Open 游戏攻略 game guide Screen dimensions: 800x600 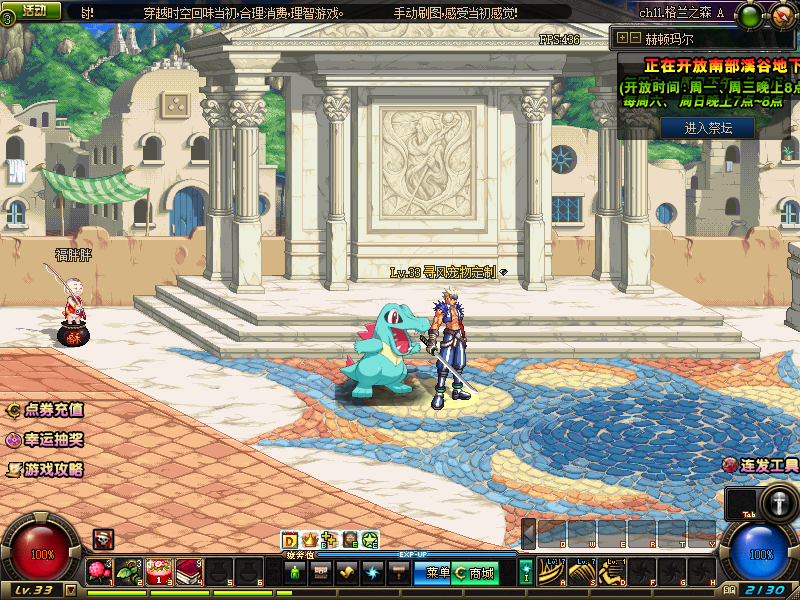pos(45,468)
